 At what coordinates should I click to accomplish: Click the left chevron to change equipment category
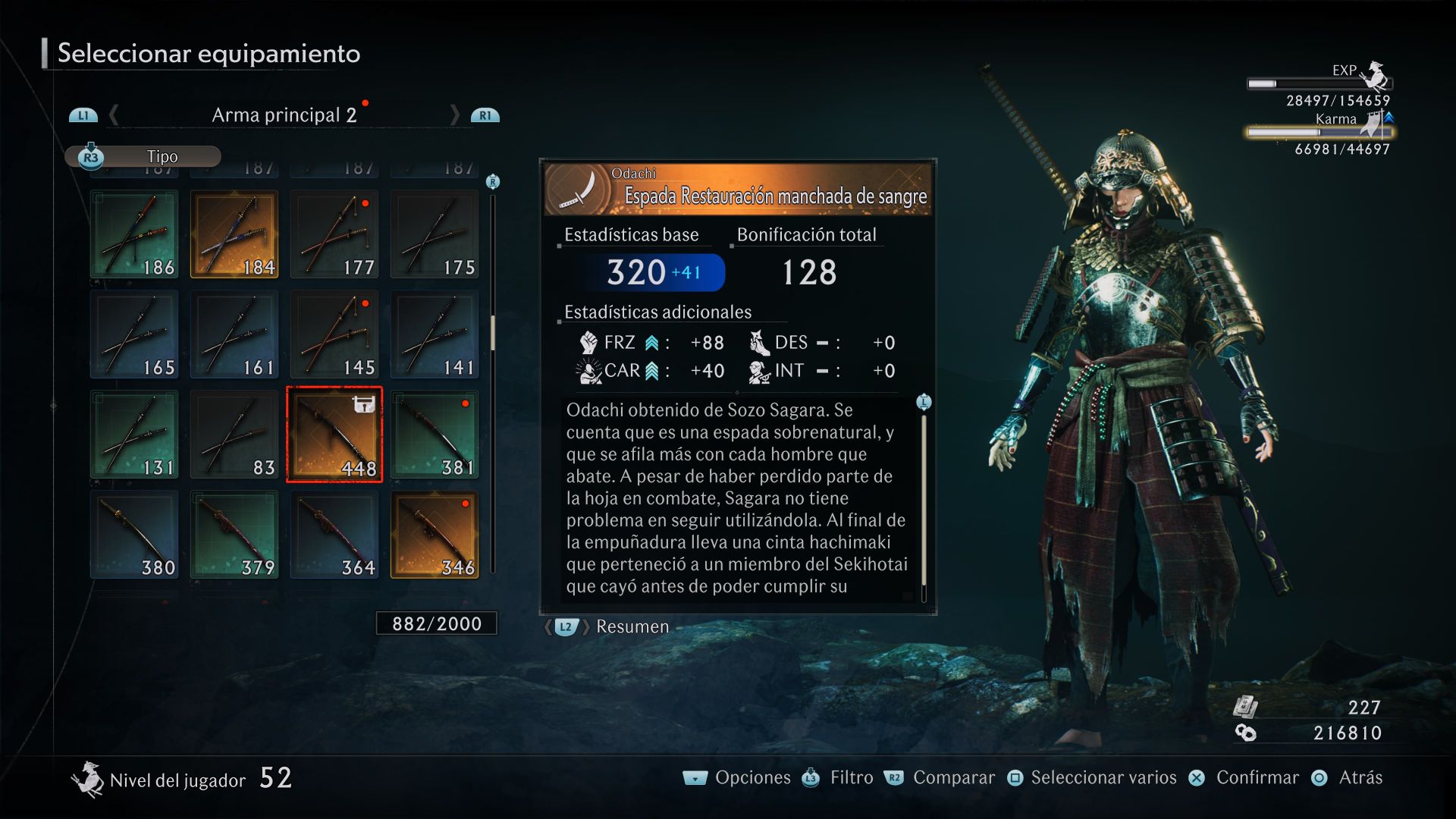113,115
